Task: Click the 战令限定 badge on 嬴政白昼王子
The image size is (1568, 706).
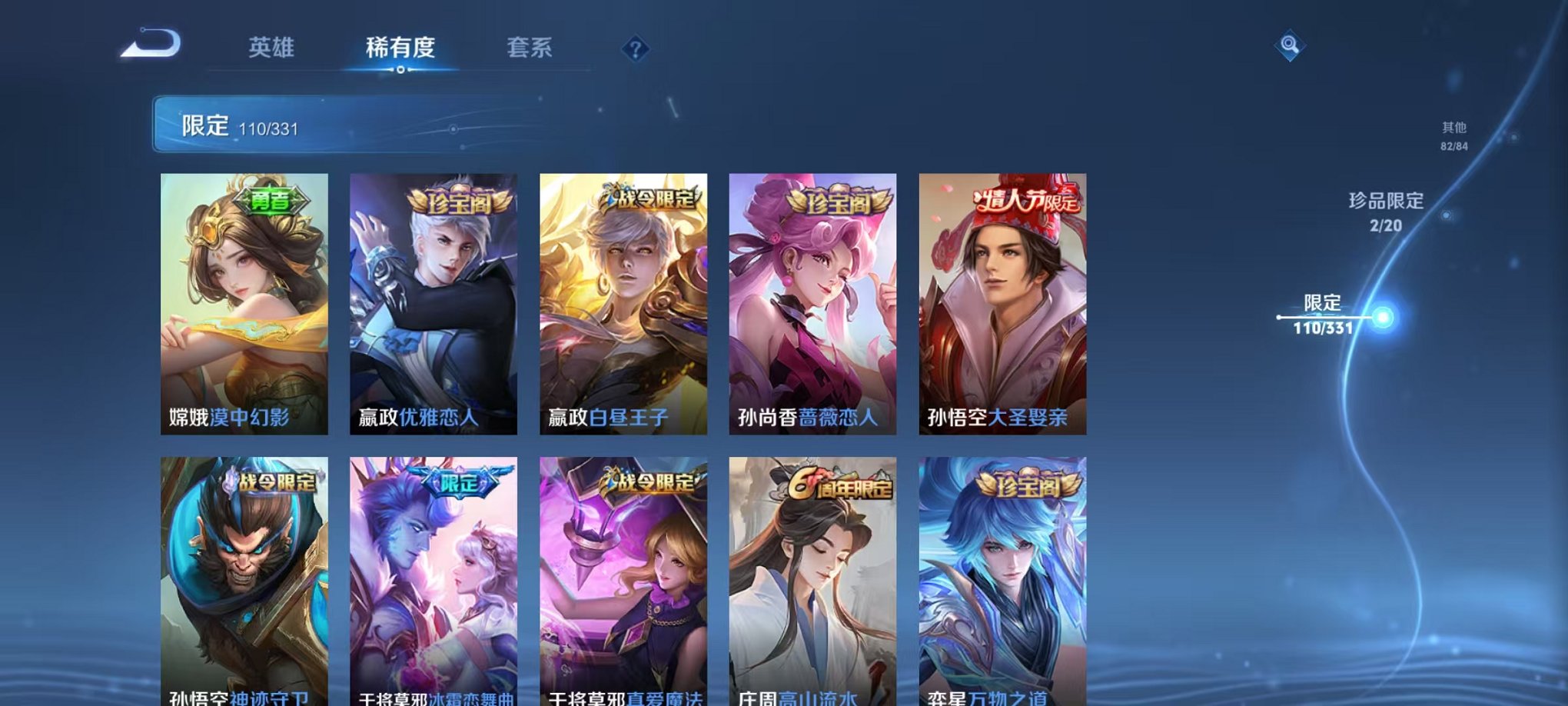Action: pyautogui.click(x=649, y=197)
